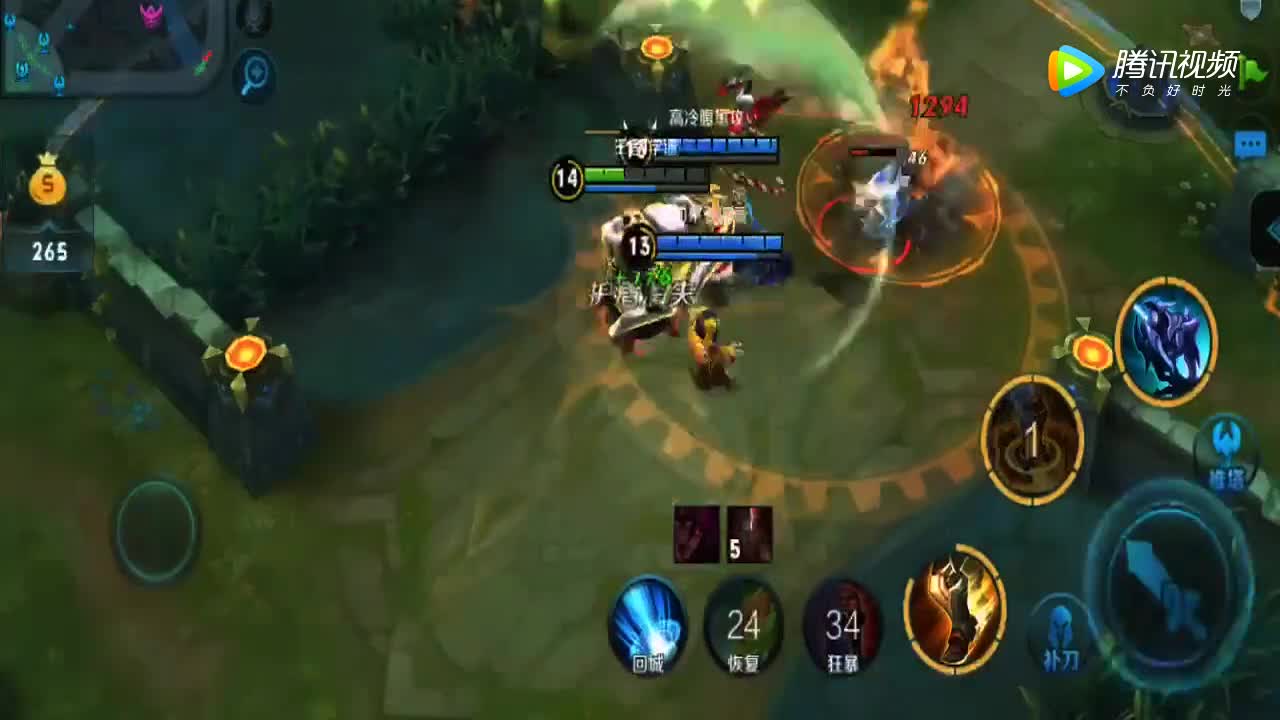Touch the virtual movement joystick
This screenshot has height=720, width=1280.
pos(155,530)
